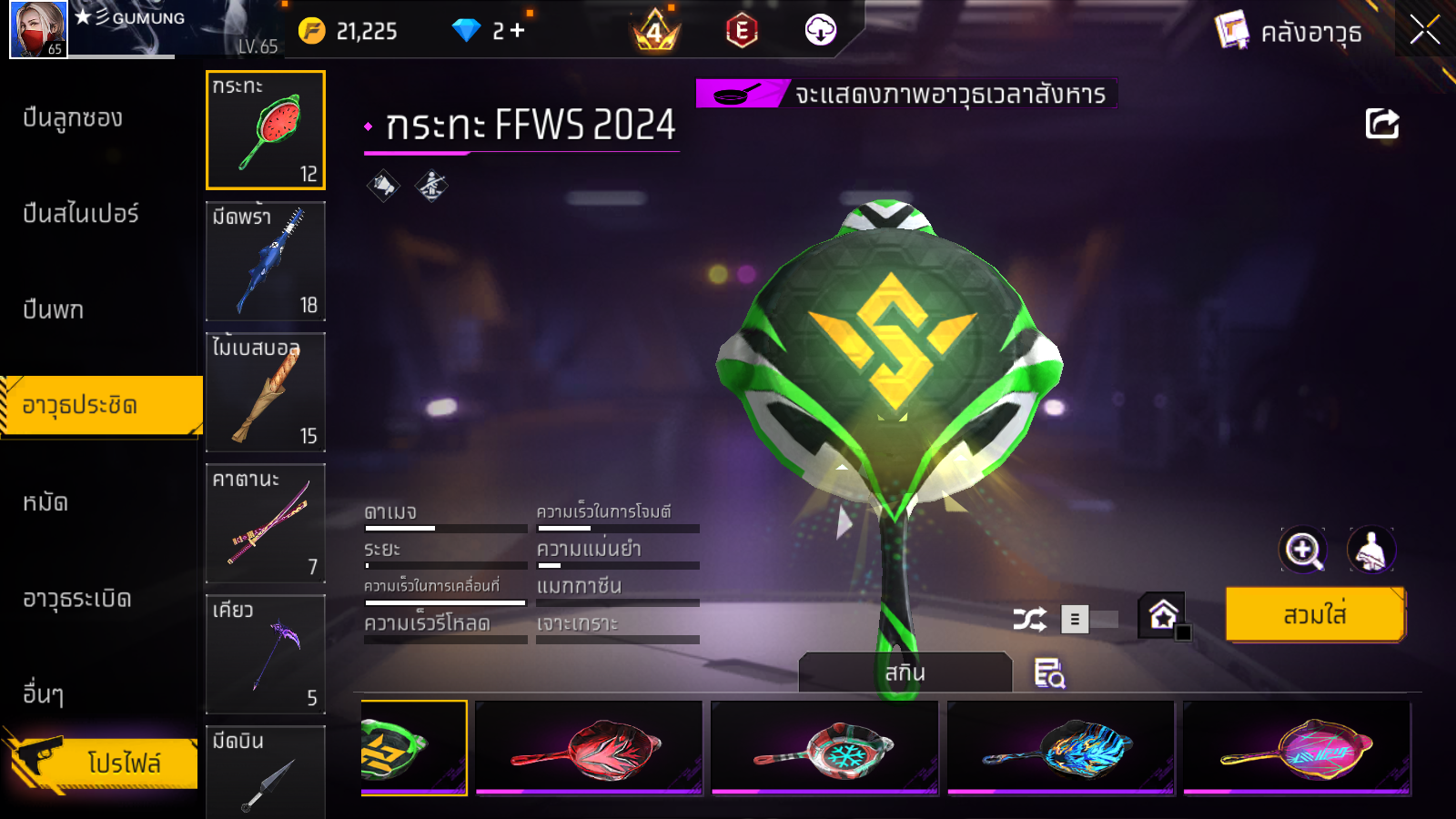Select the มีดพร้า machete weapon

click(x=266, y=261)
